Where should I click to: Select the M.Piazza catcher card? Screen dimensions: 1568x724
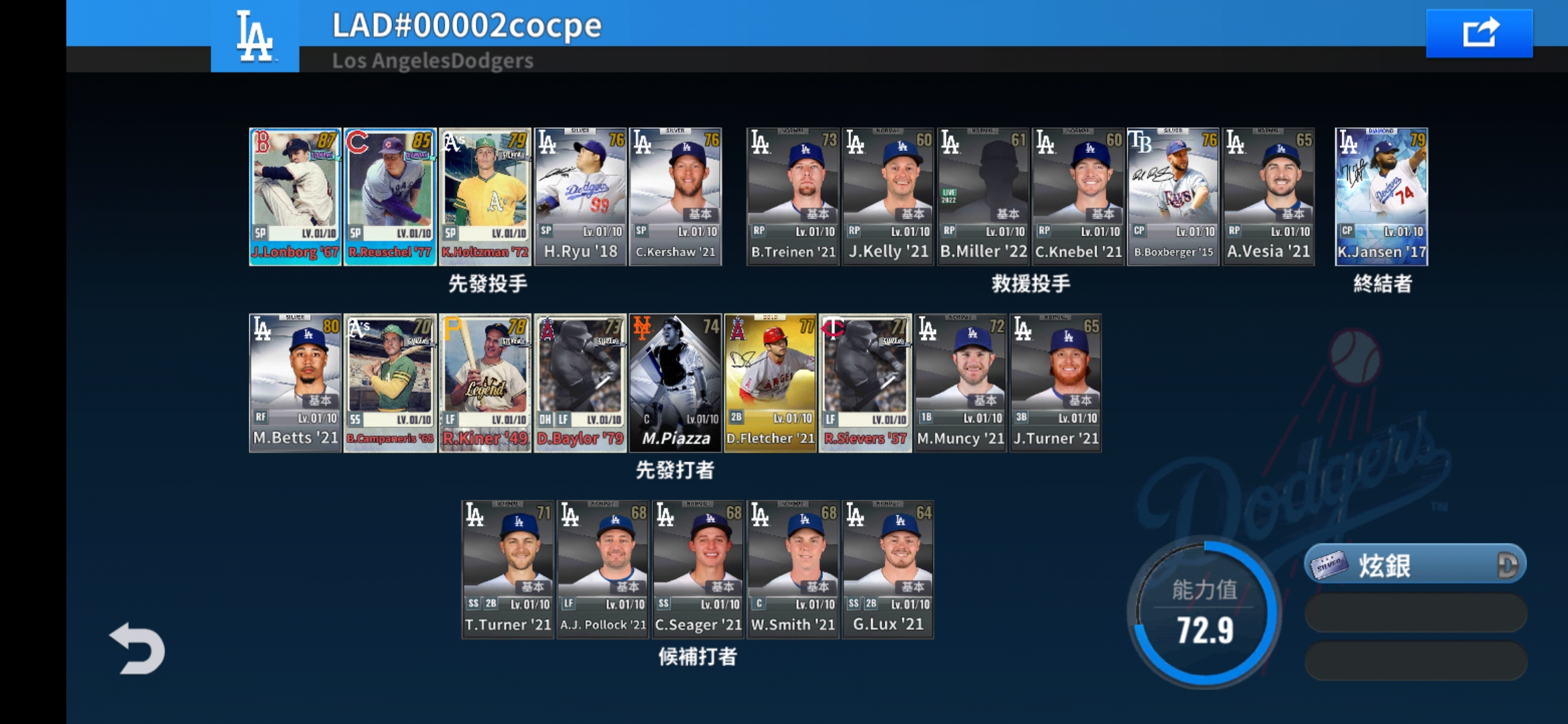(x=675, y=382)
